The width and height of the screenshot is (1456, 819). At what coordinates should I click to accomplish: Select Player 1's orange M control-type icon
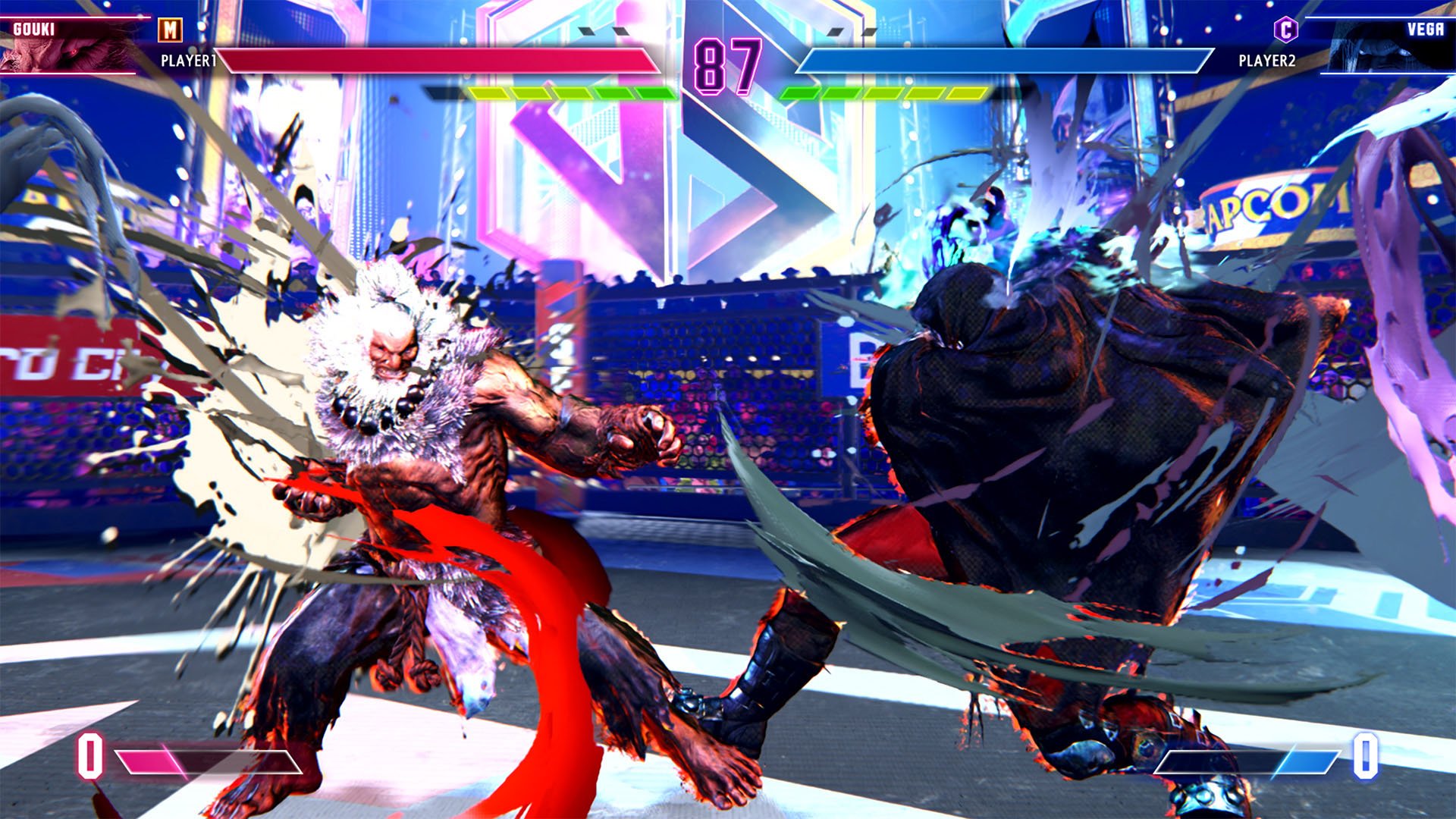click(x=171, y=30)
